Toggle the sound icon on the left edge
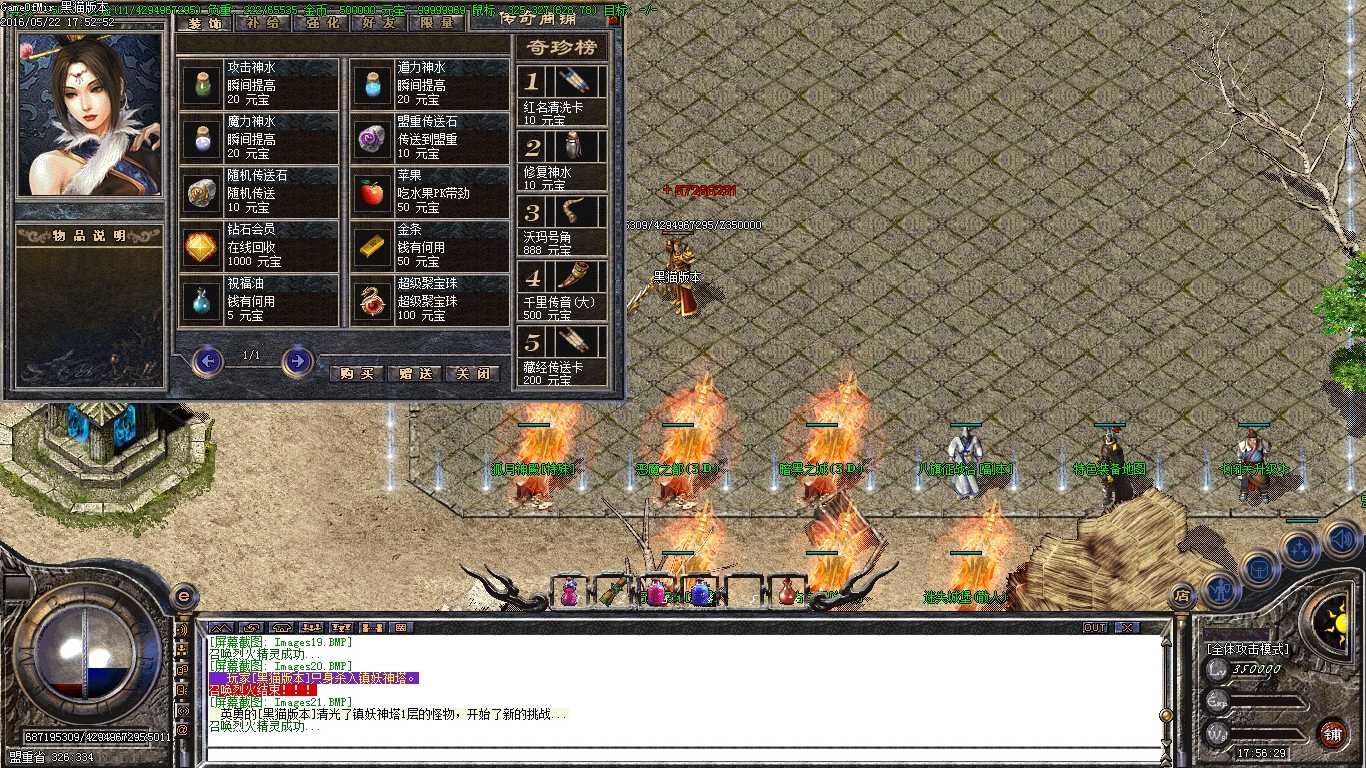 click(x=182, y=629)
